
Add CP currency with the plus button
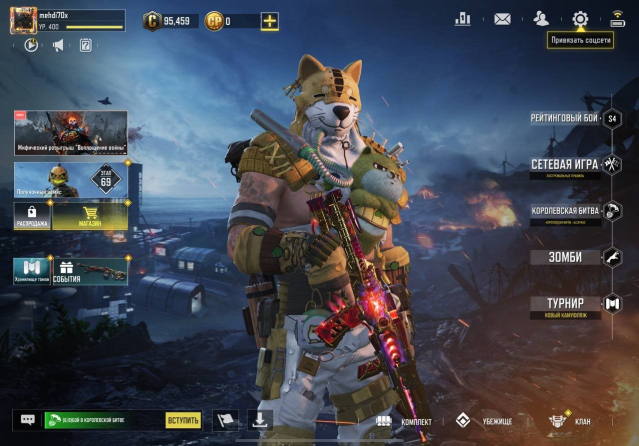(269, 21)
